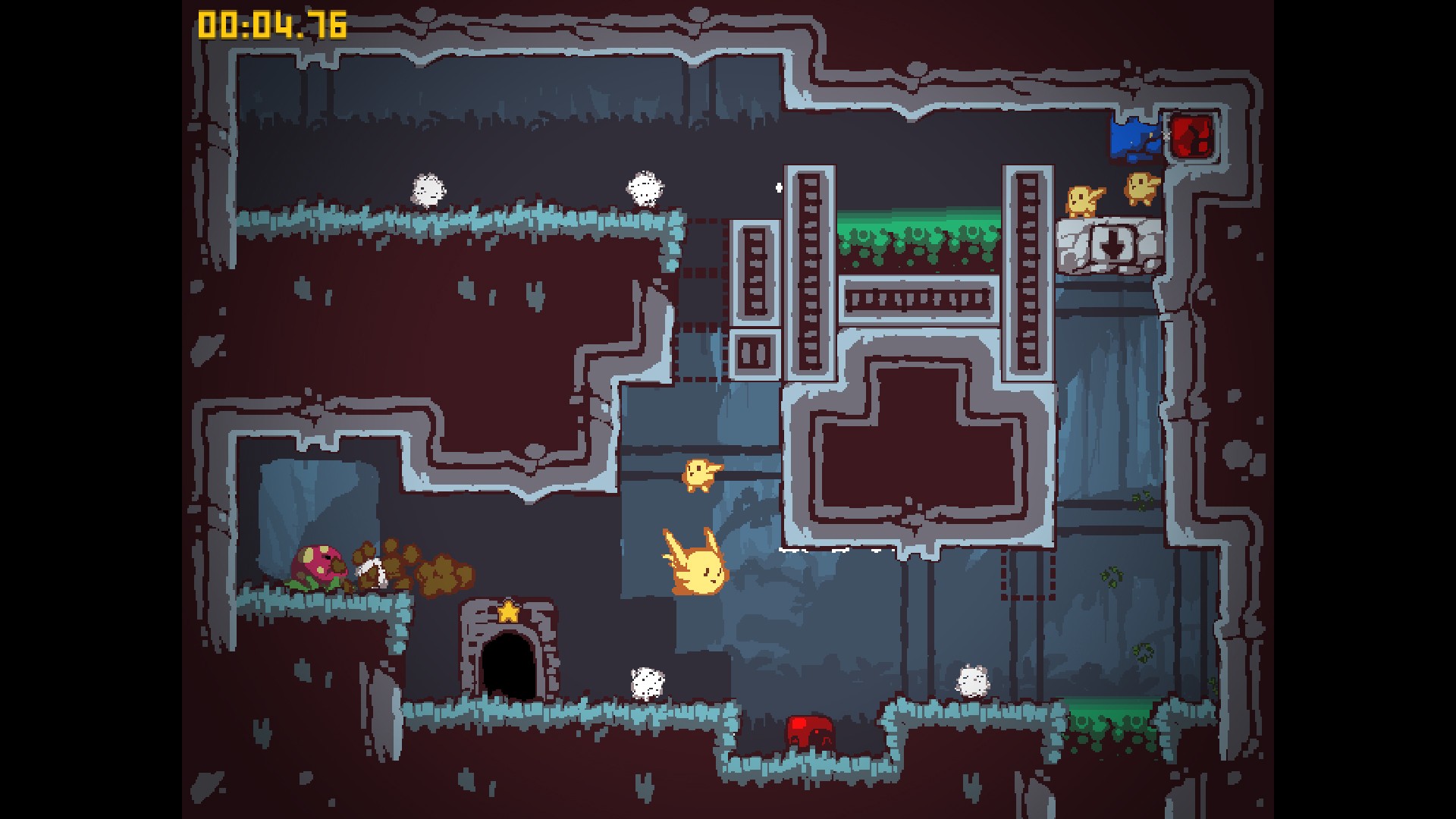
Task: Select the horizontal ladder bridge of the H-structure
Action: pos(918,300)
